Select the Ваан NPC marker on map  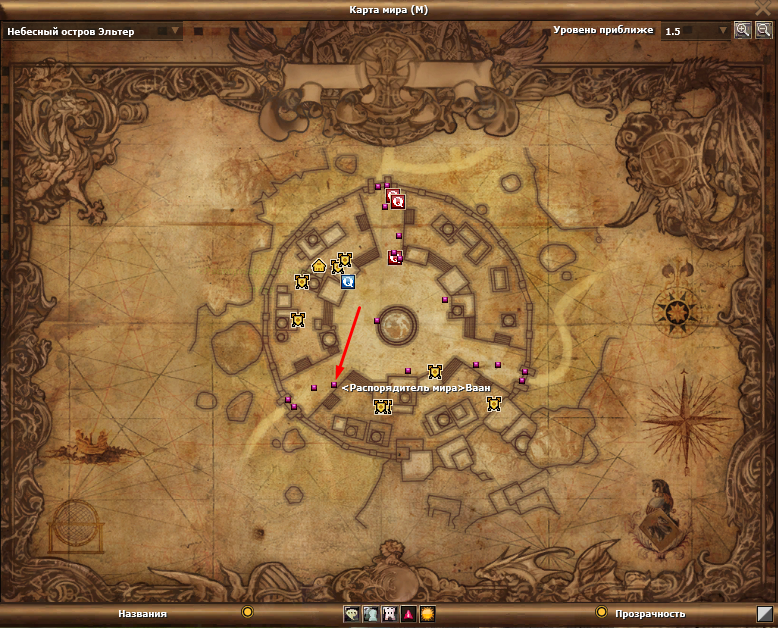point(334,384)
